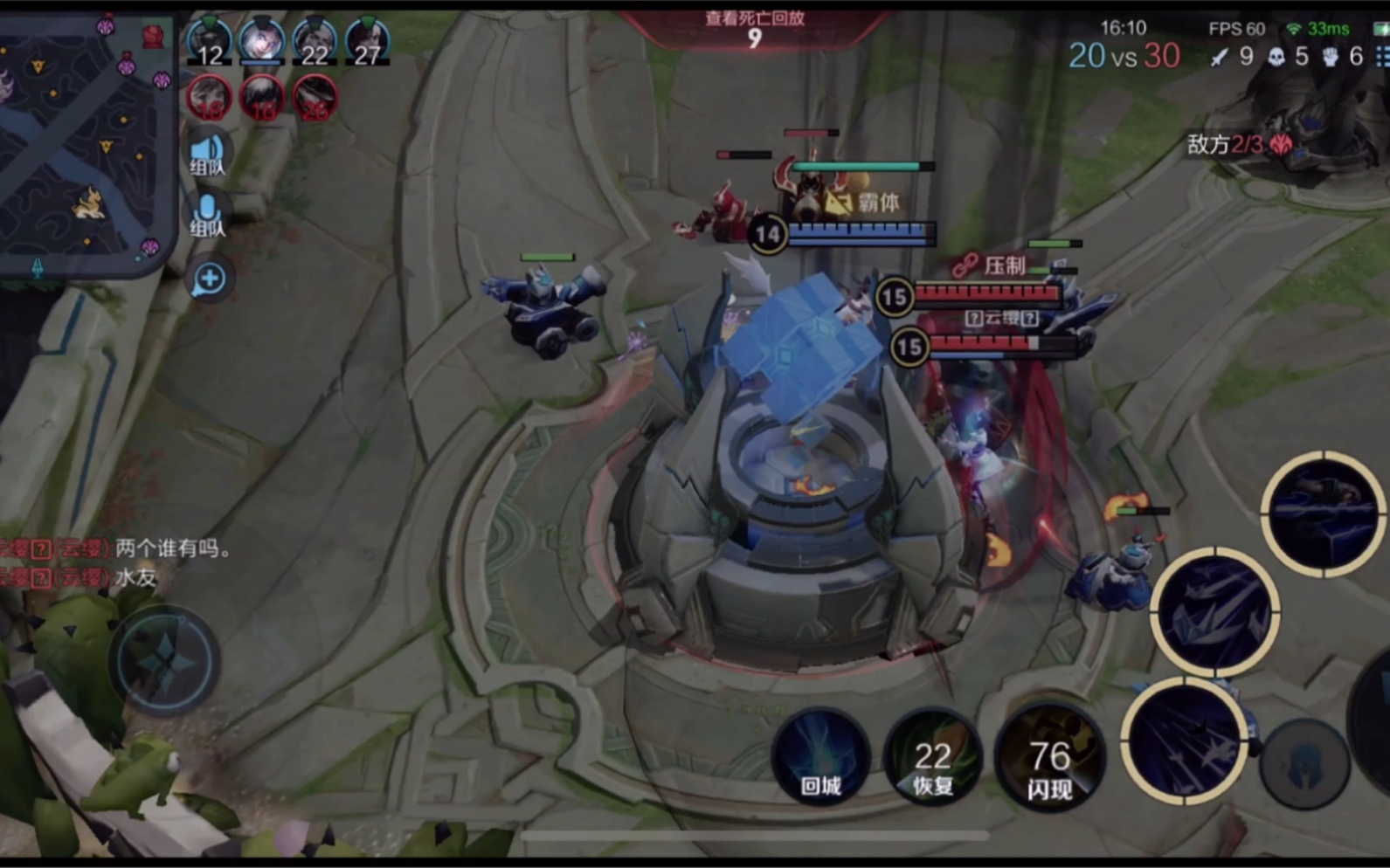1390x868 pixels.
Task: Select the teammate portrait with timer 27
Action: click(367, 42)
